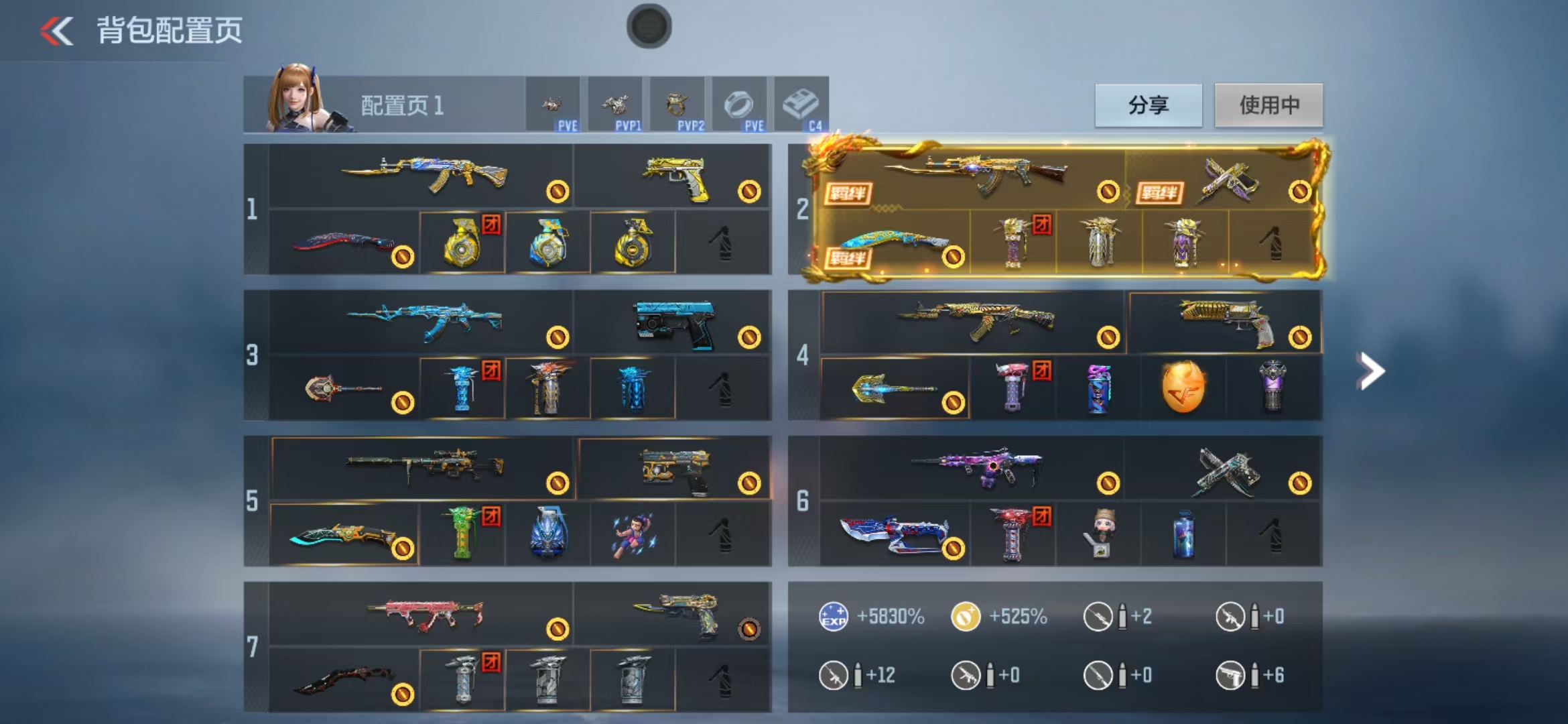Choose the red rifle in bag 7
Viewport: 1568px width, 724px height.
point(423,613)
